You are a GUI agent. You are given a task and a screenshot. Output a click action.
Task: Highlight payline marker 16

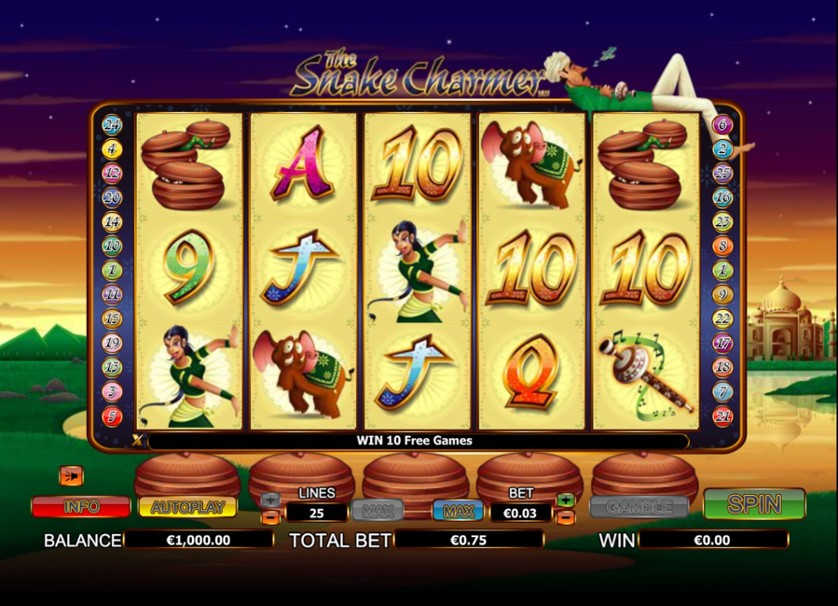click(722, 198)
